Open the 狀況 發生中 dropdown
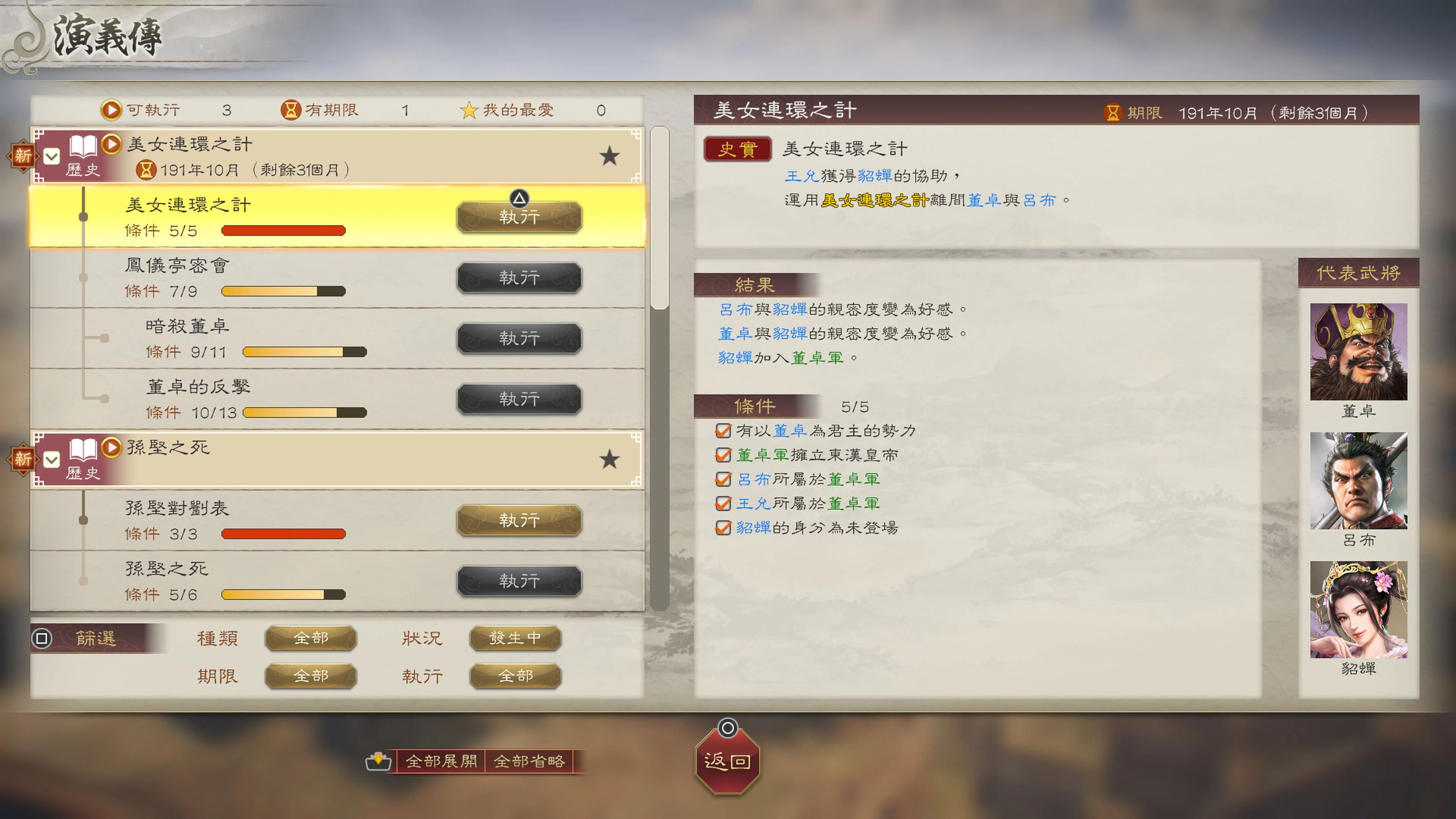Screen dimensions: 1456x819 [515, 639]
